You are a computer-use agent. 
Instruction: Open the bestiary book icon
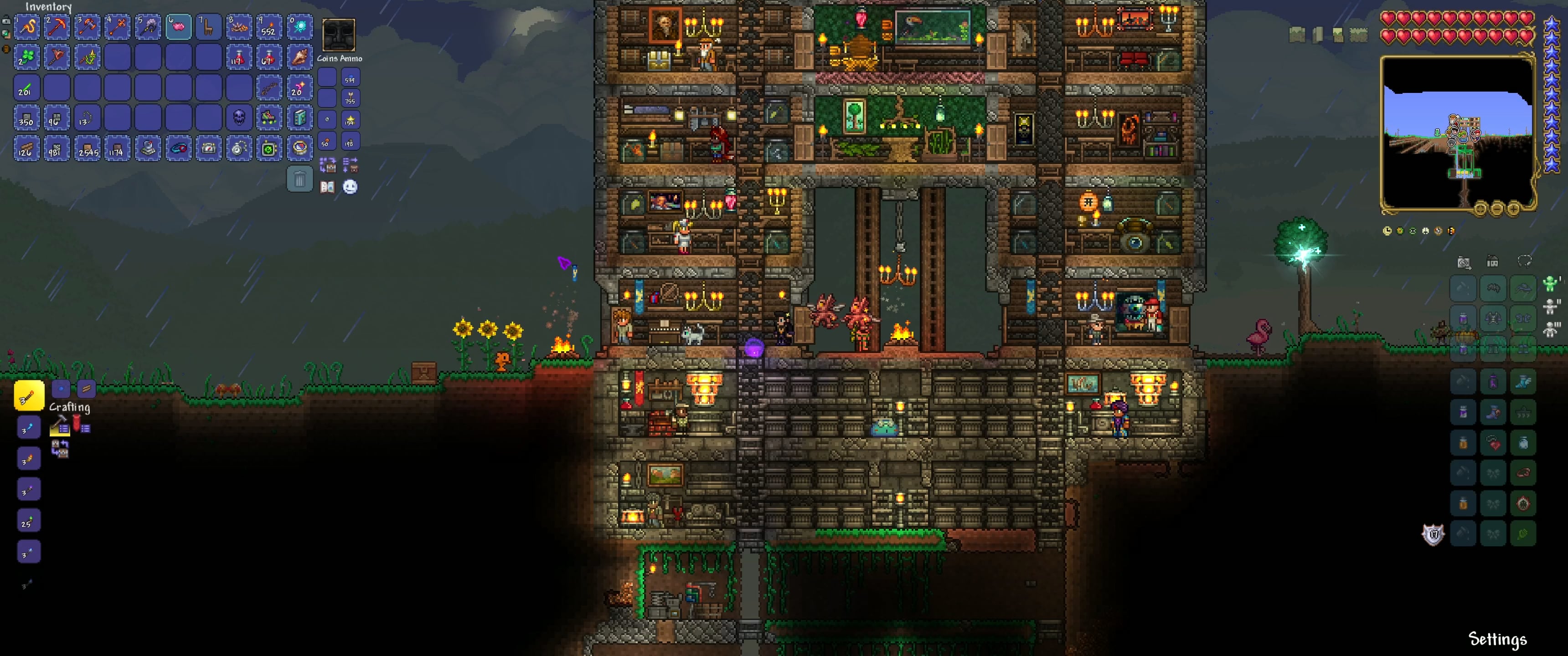tap(327, 187)
